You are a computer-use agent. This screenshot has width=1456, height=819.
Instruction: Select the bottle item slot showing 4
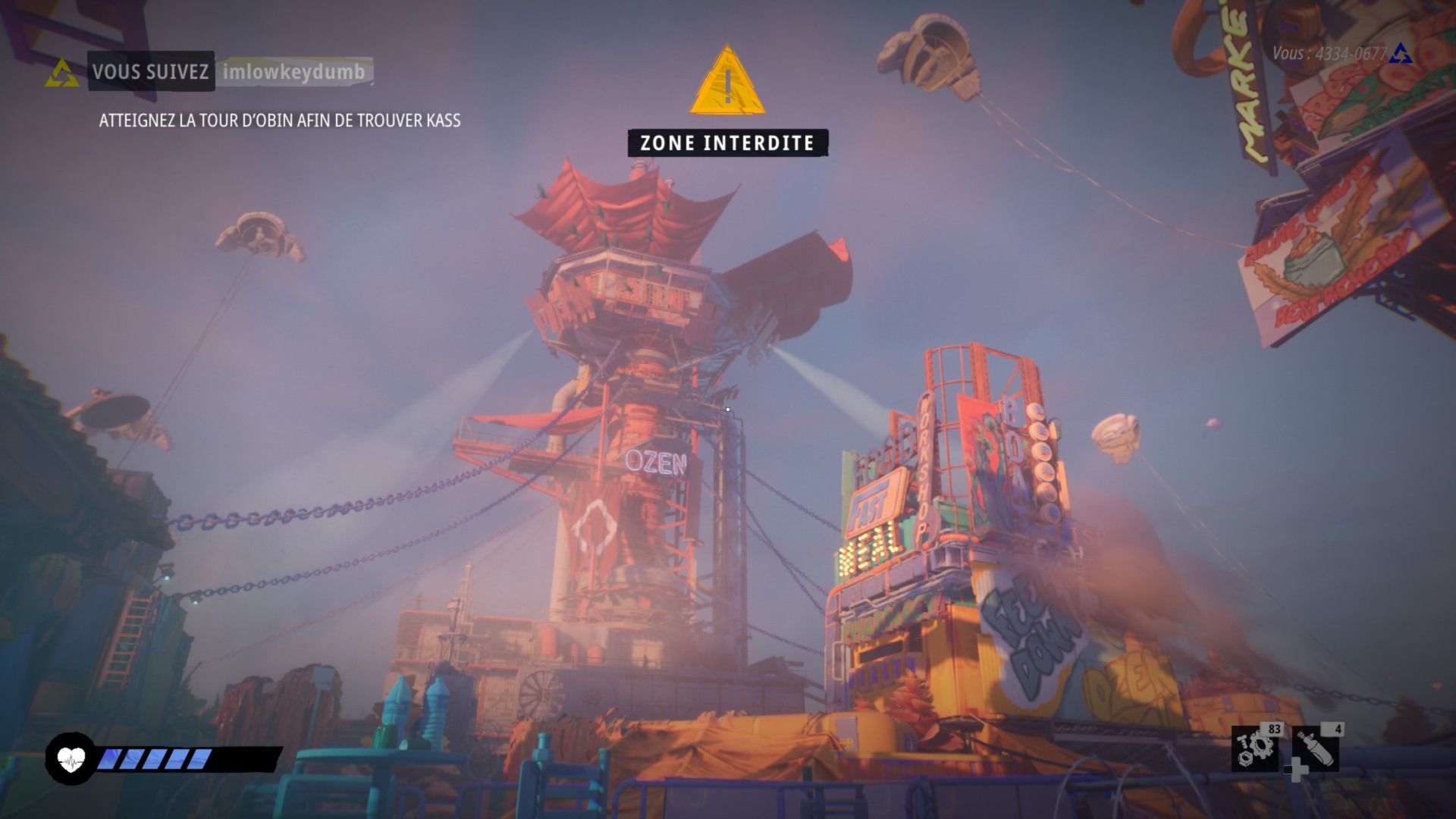[1316, 748]
